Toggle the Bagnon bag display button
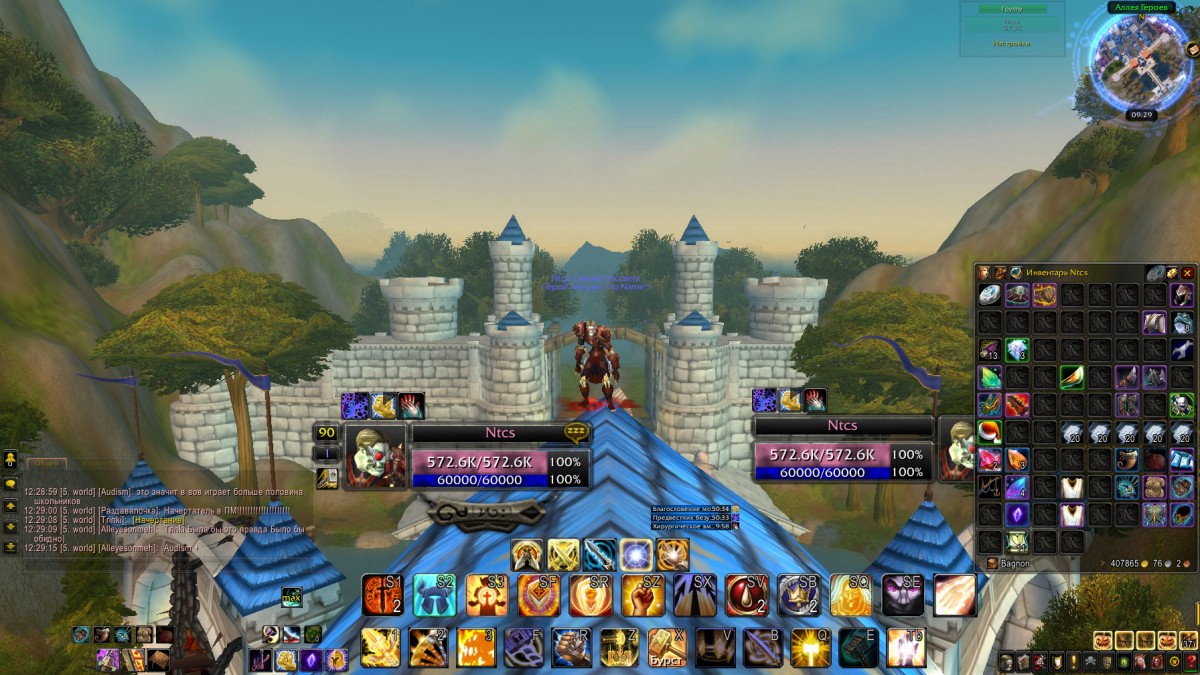Viewport: 1200px width, 675px height. tap(992, 563)
